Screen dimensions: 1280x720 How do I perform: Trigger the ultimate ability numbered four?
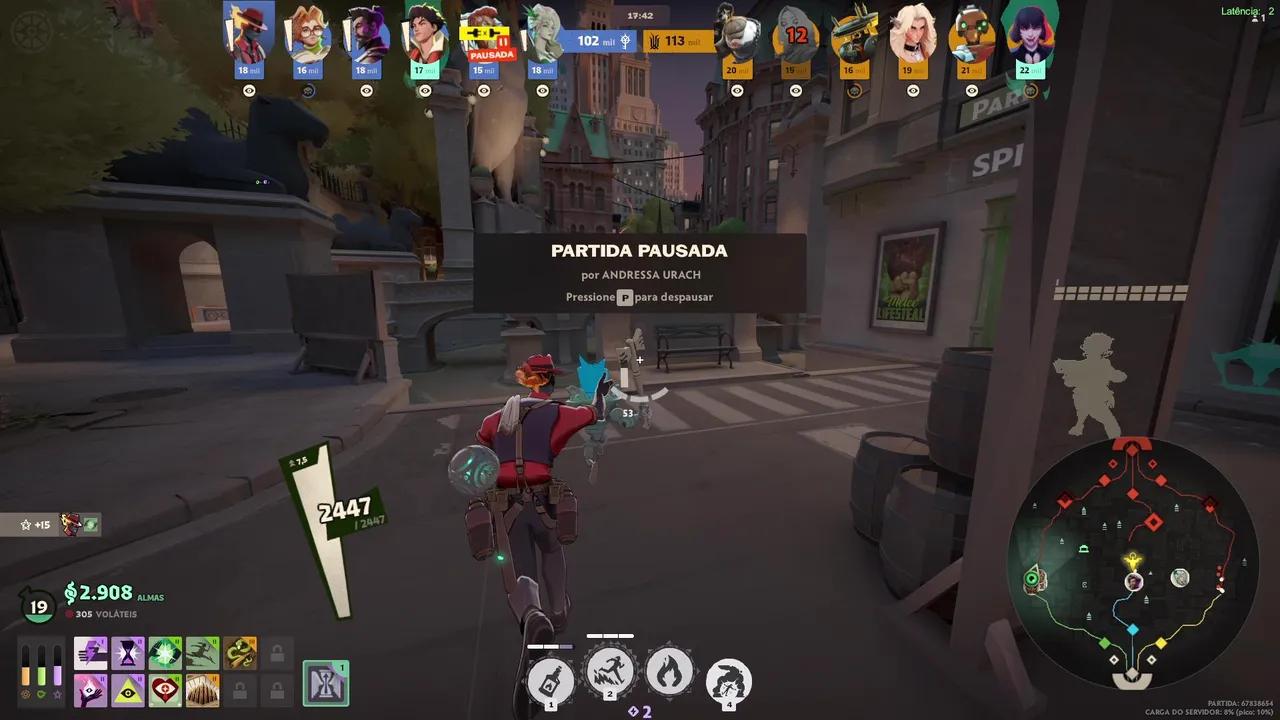[729, 682]
